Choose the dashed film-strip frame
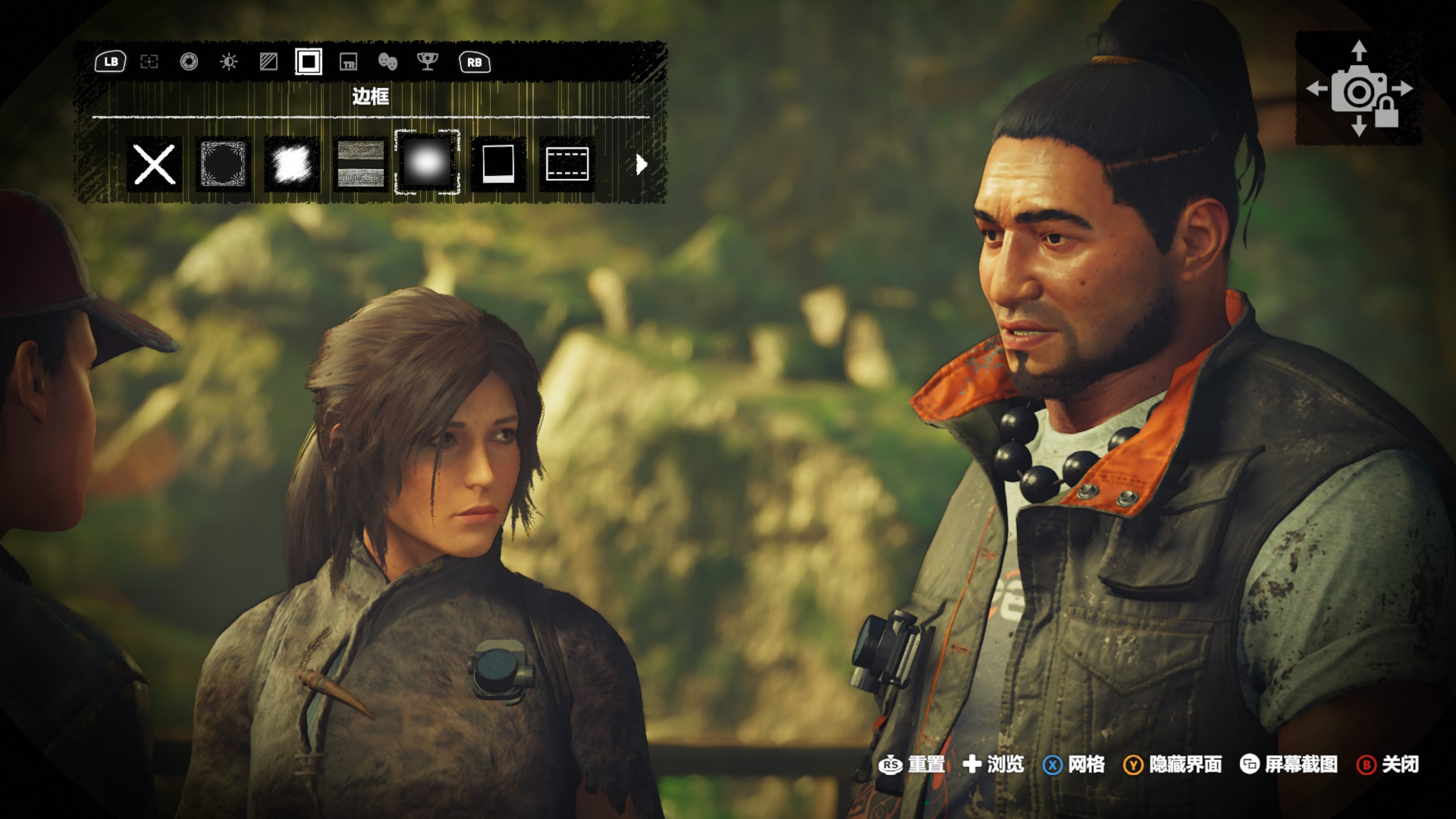Viewport: 1456px width, 819px height. (567, 164)
